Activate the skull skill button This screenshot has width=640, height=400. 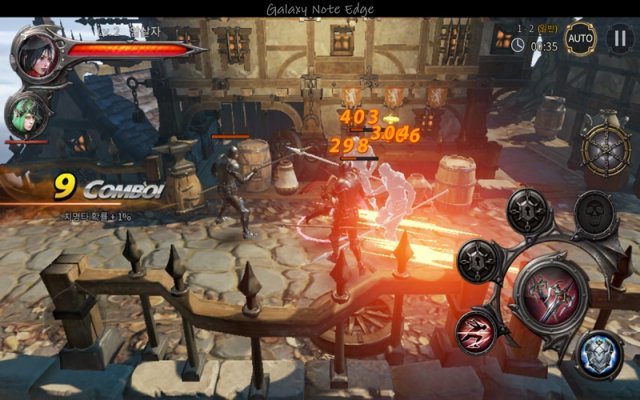point(596,213)
